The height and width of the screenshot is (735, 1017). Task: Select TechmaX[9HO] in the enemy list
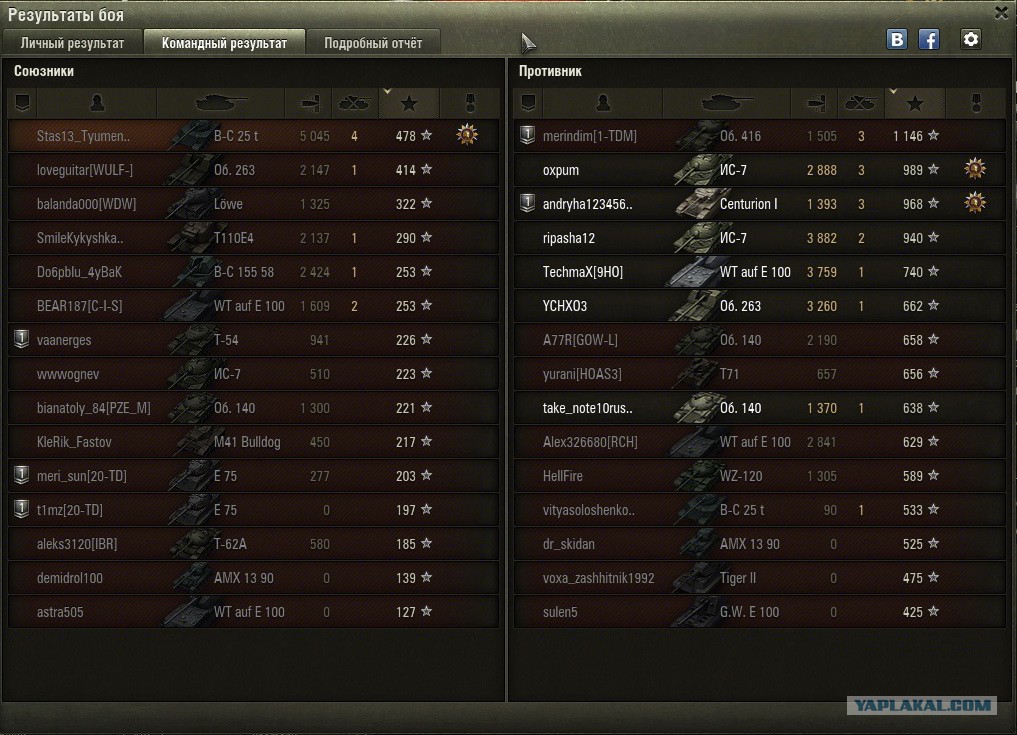pos(759,272)
